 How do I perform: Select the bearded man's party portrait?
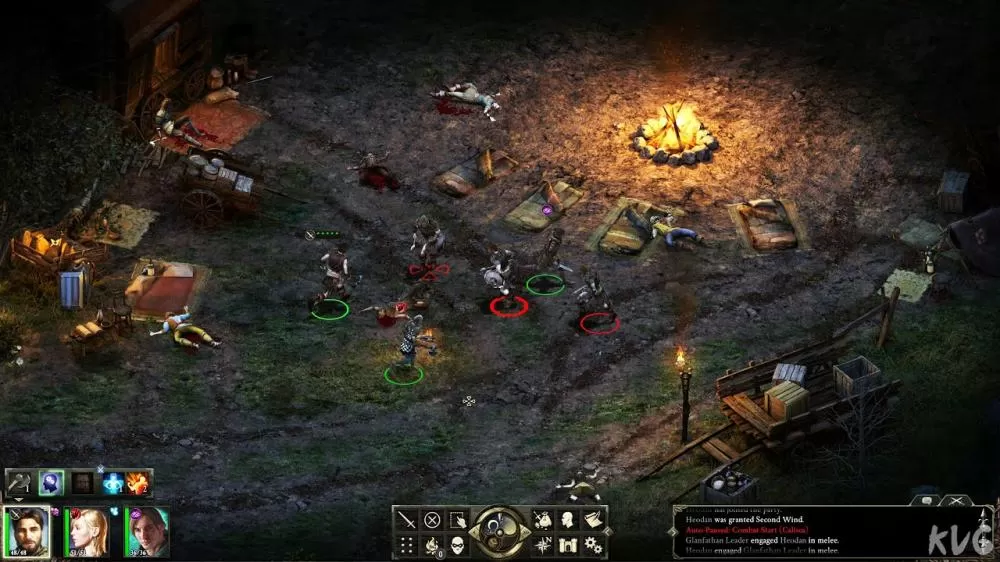click(x=27, y=531)
